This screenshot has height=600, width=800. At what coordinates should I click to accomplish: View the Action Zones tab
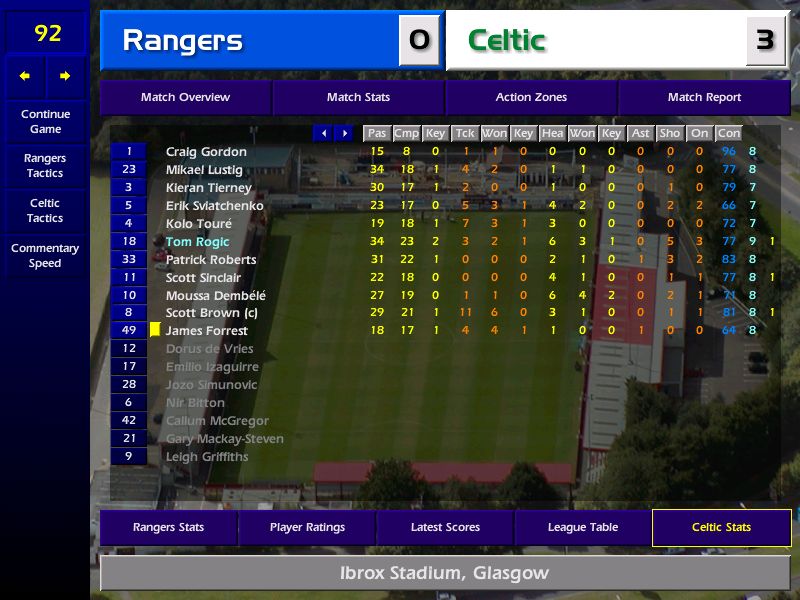pyautogui.click(x=531, y=97)
